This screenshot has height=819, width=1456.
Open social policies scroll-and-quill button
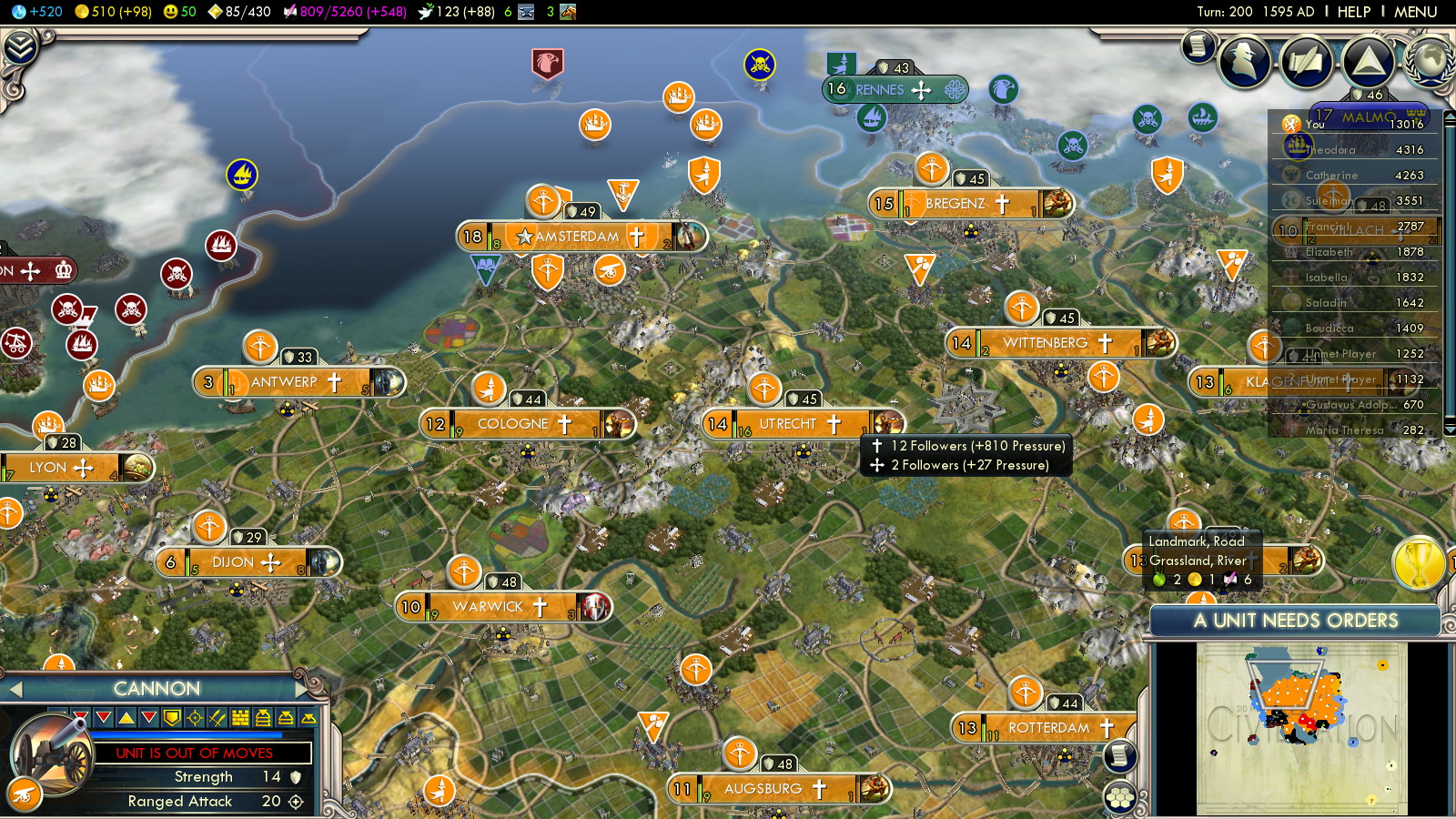pos(1306,62)
